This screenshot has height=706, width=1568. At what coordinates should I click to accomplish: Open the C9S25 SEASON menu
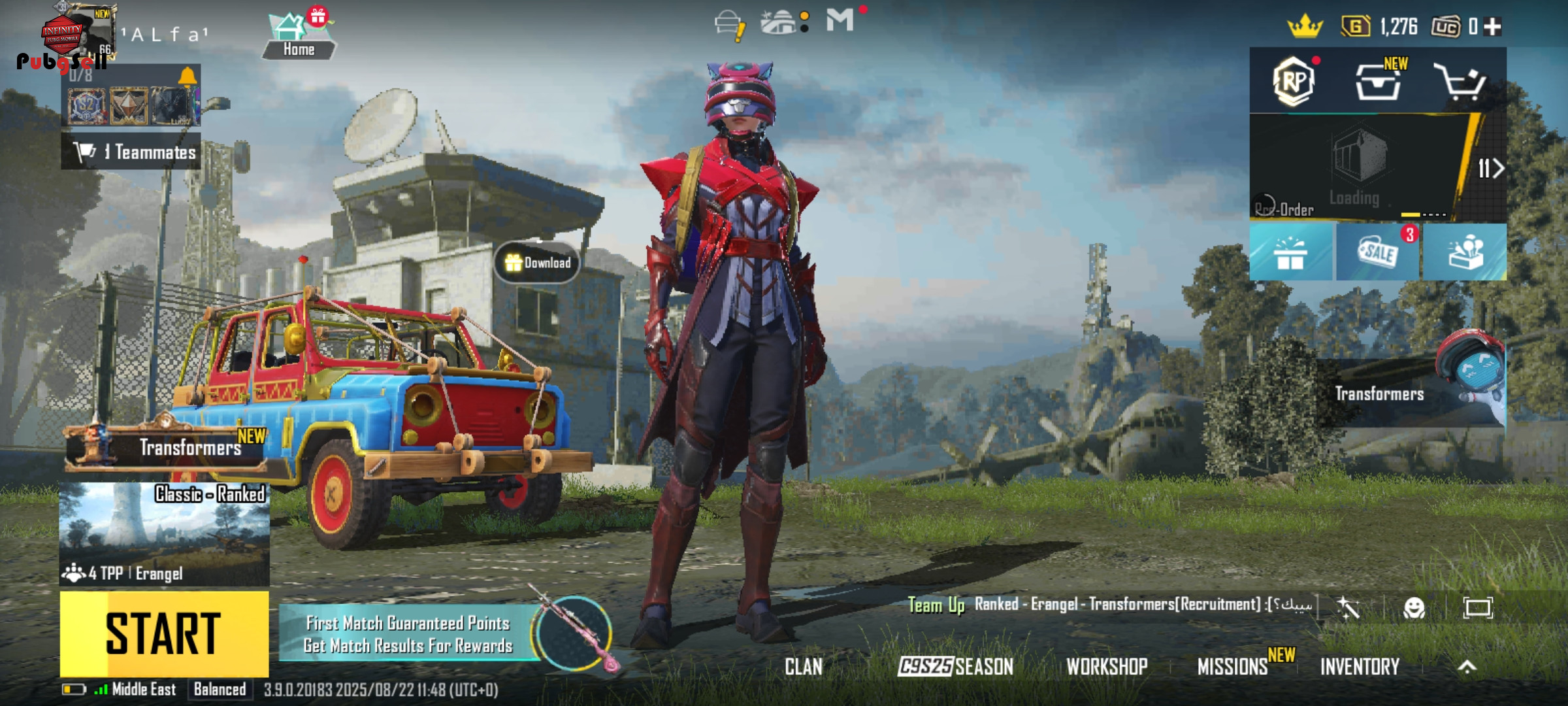point(955,667)
